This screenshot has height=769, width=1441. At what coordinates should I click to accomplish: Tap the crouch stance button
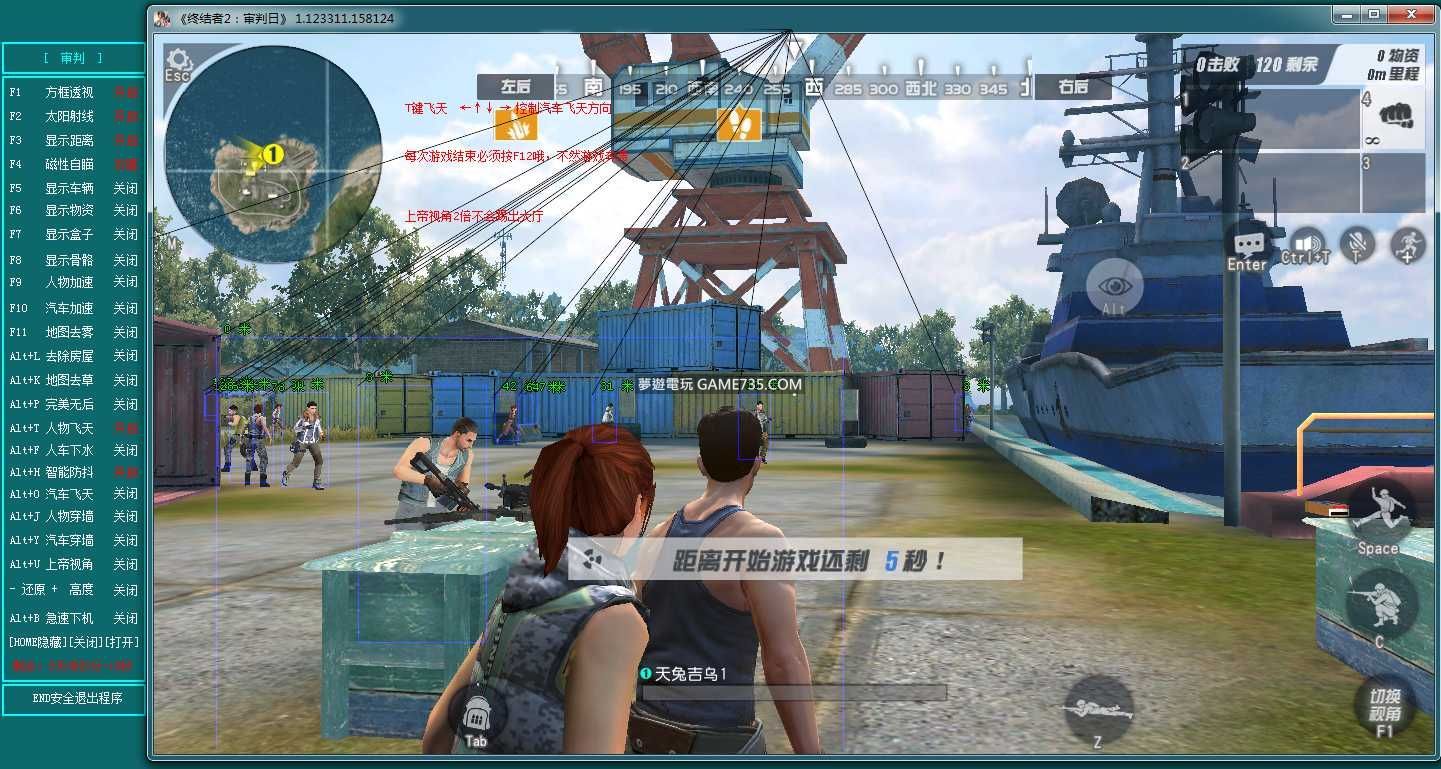tap(1380, 603)
